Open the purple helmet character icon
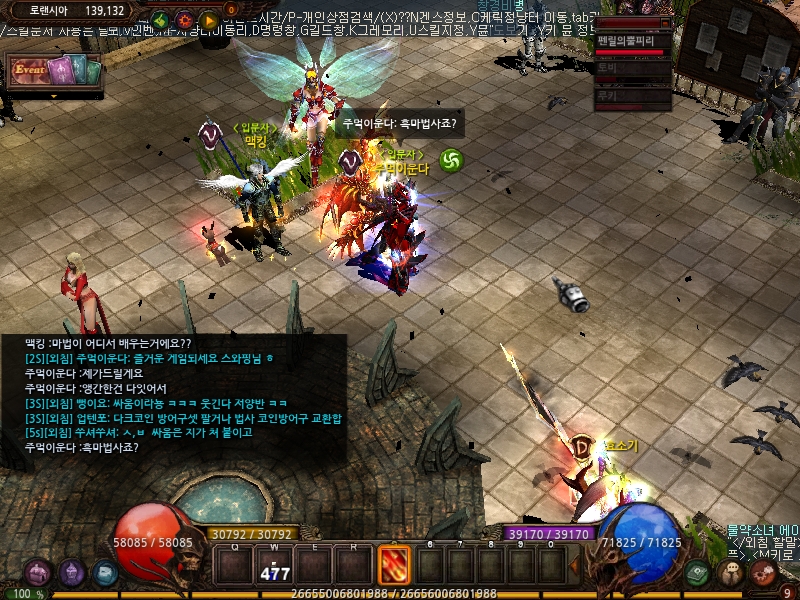The image size is (800, 600). [72, 573]
